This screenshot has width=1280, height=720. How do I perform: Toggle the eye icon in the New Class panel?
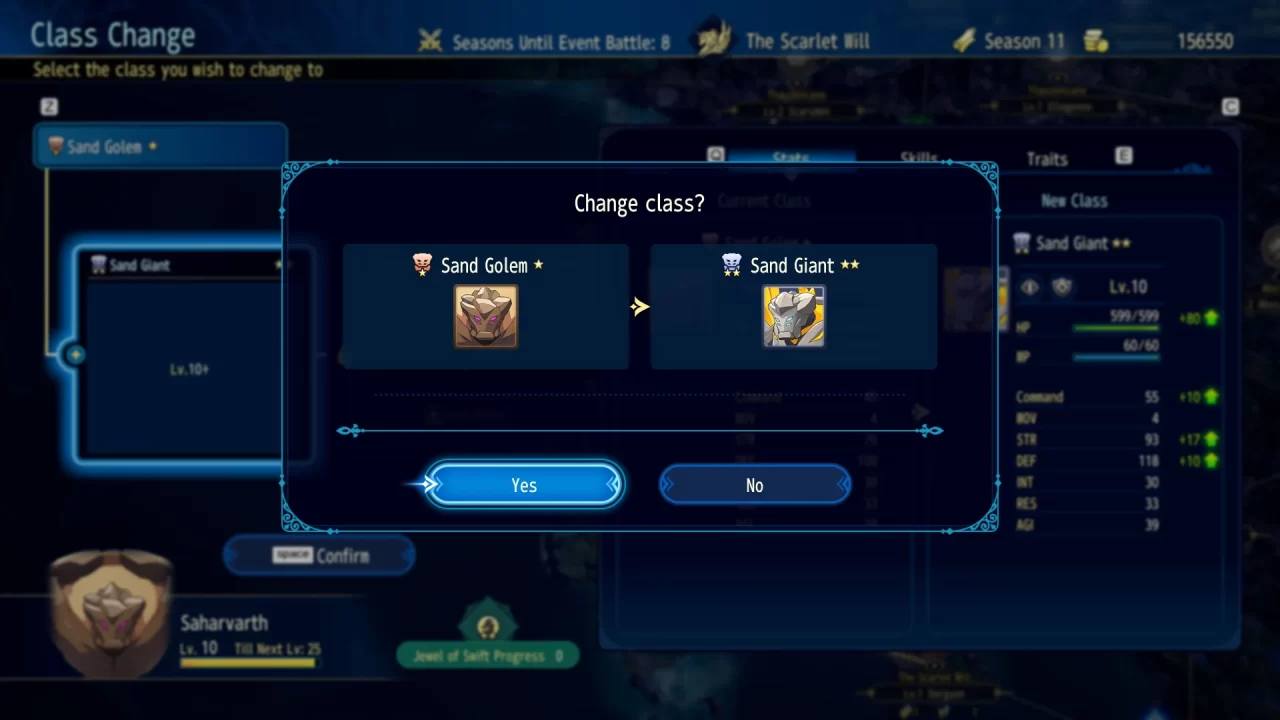click(x=1029, y=287)
